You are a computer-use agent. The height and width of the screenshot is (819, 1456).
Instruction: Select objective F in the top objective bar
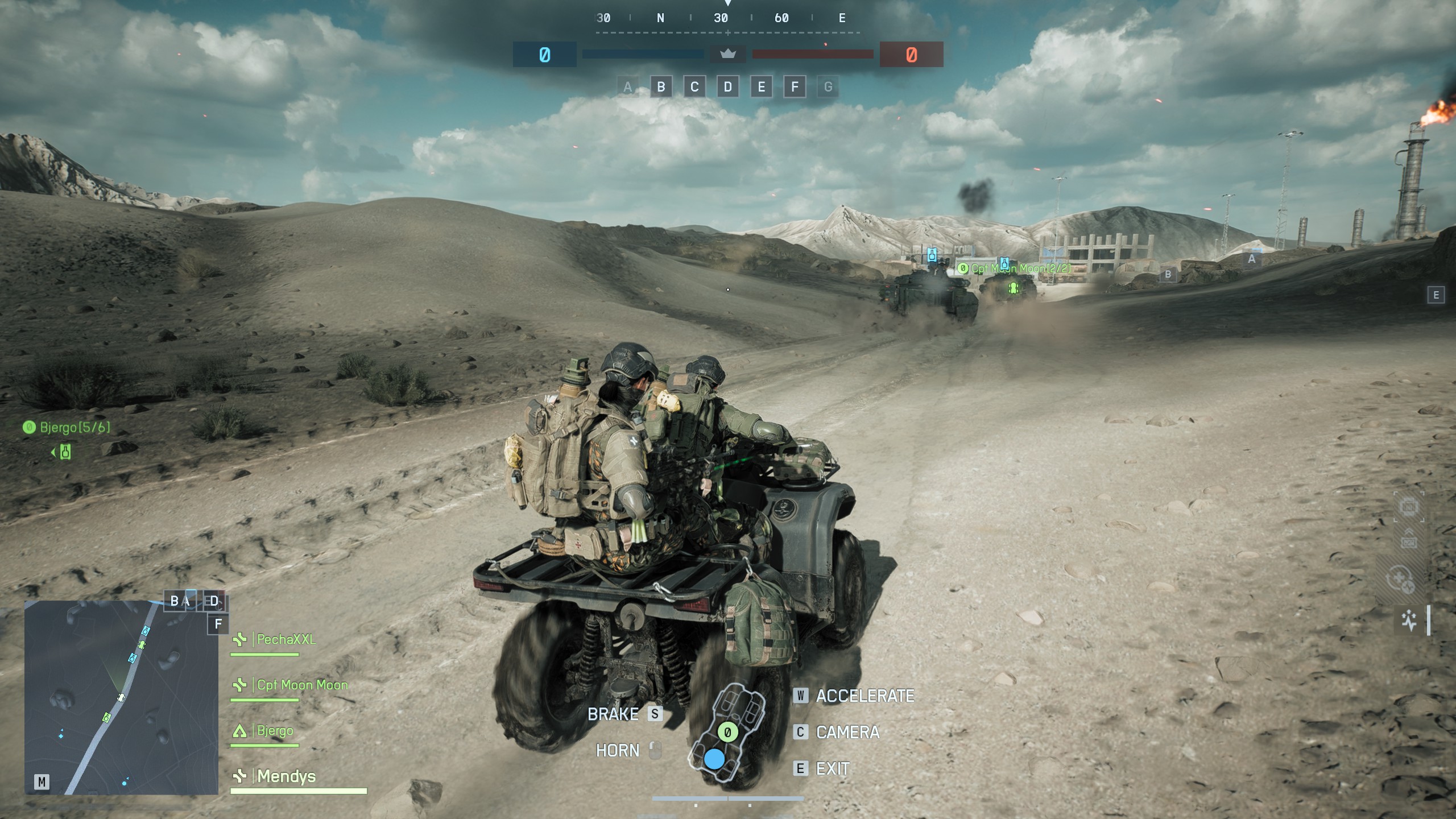(795, 87)
